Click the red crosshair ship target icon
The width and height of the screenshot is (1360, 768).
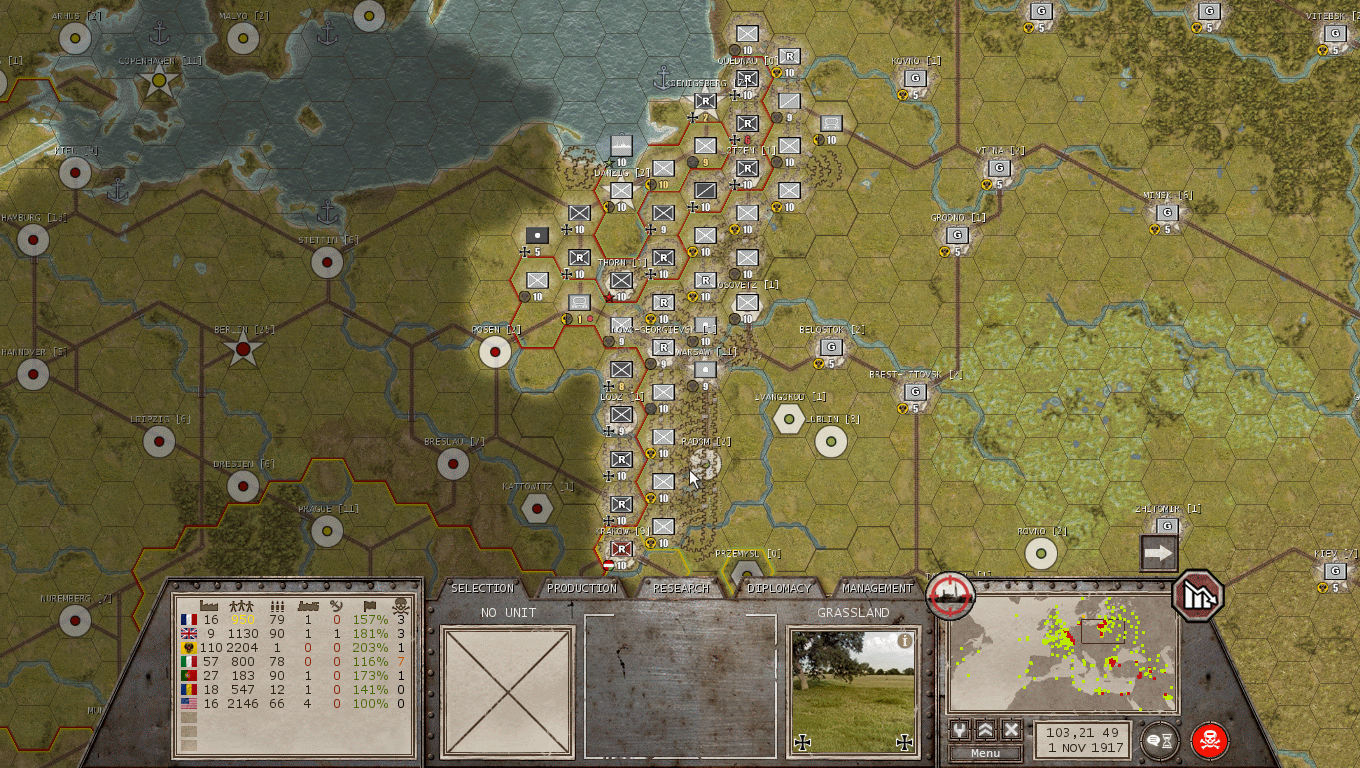pos(950,595)
